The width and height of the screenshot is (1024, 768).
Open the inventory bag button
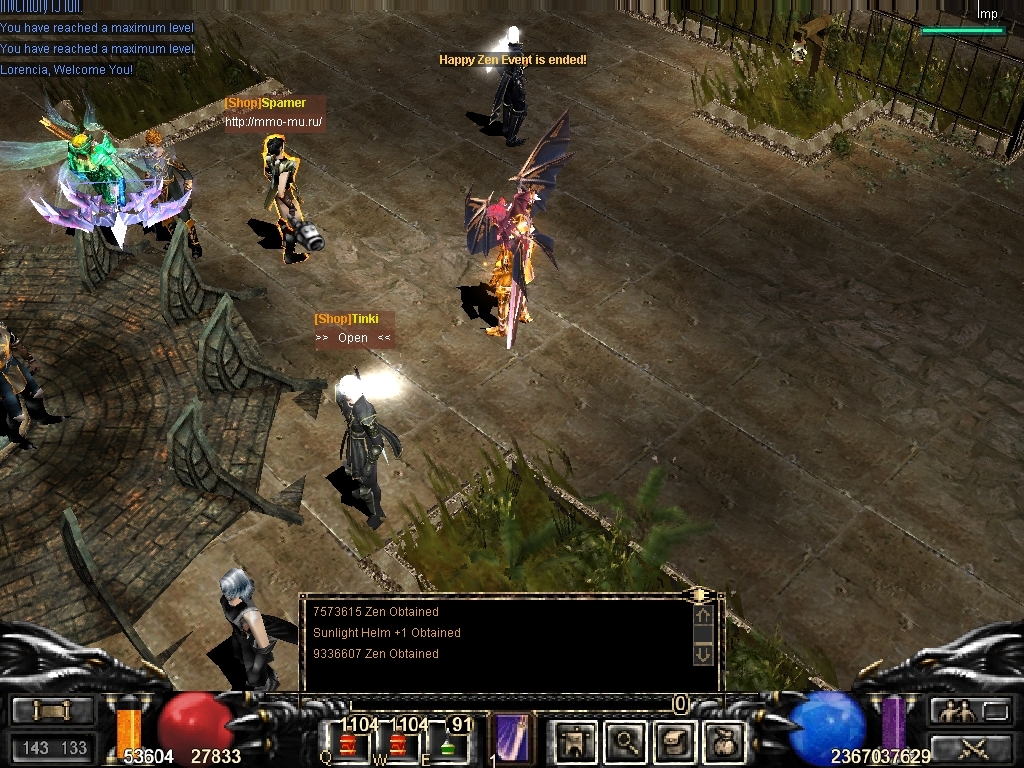pos(722,741)
